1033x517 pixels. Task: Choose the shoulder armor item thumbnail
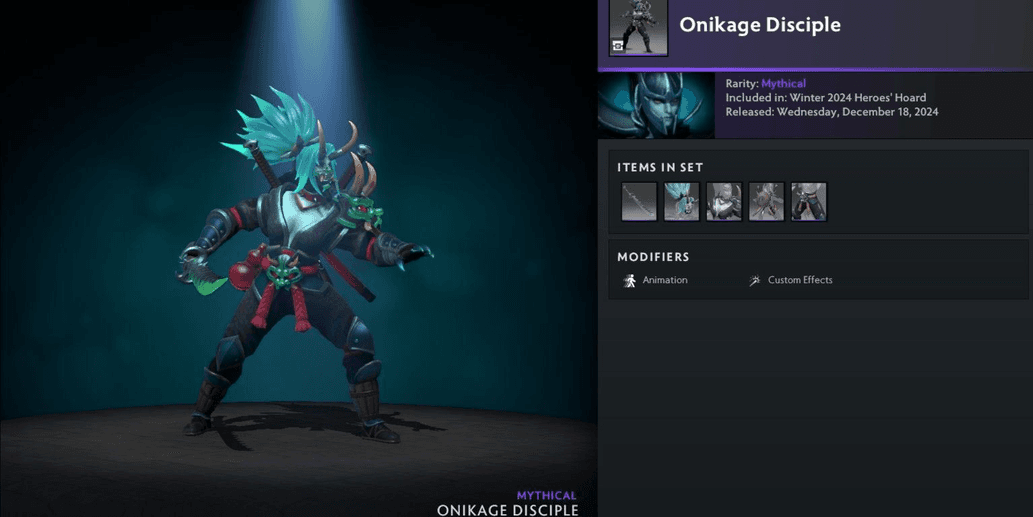tap(724, 201)
